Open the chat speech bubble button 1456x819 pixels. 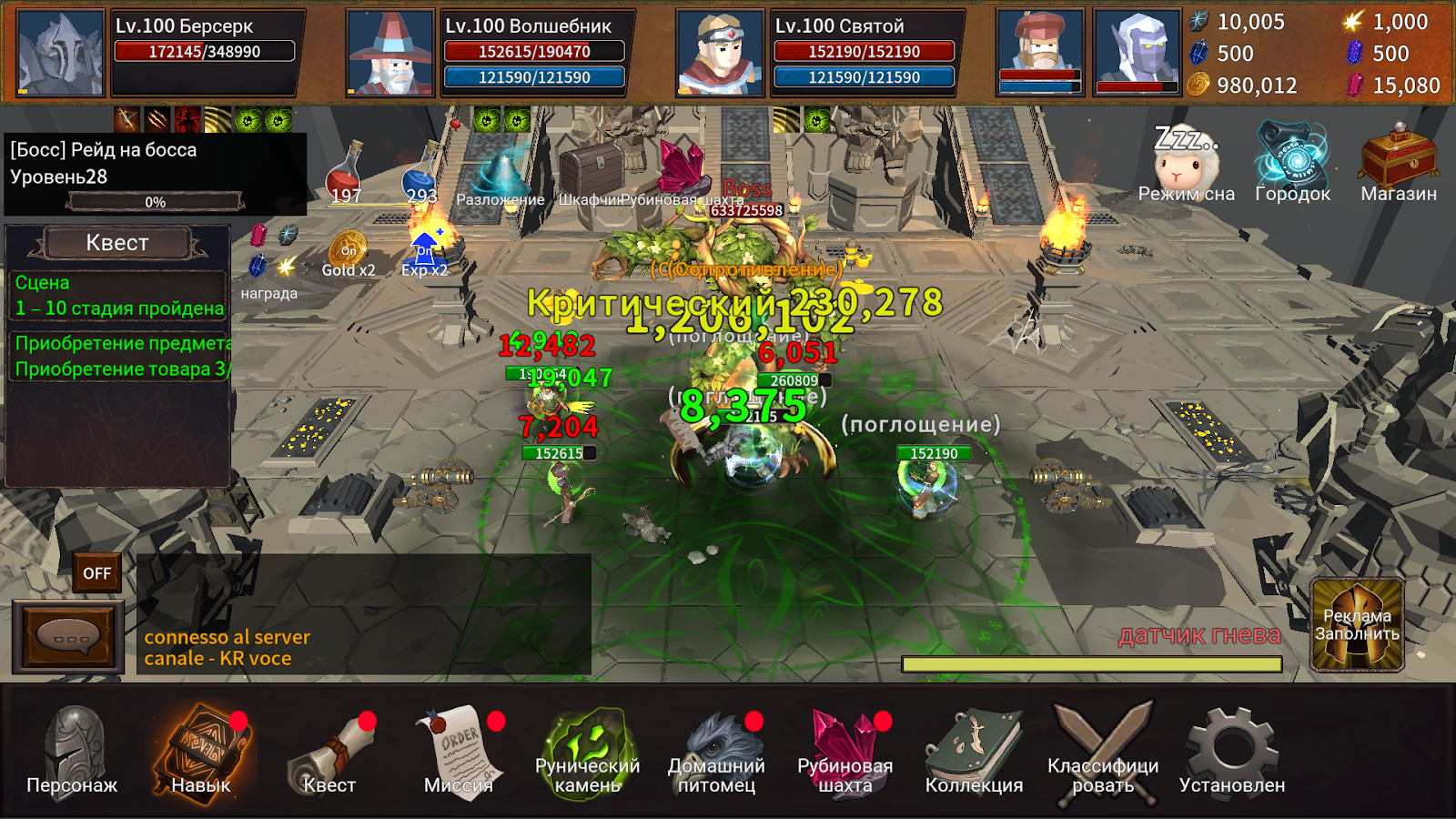pyautogui.click(x=68, y=636)
